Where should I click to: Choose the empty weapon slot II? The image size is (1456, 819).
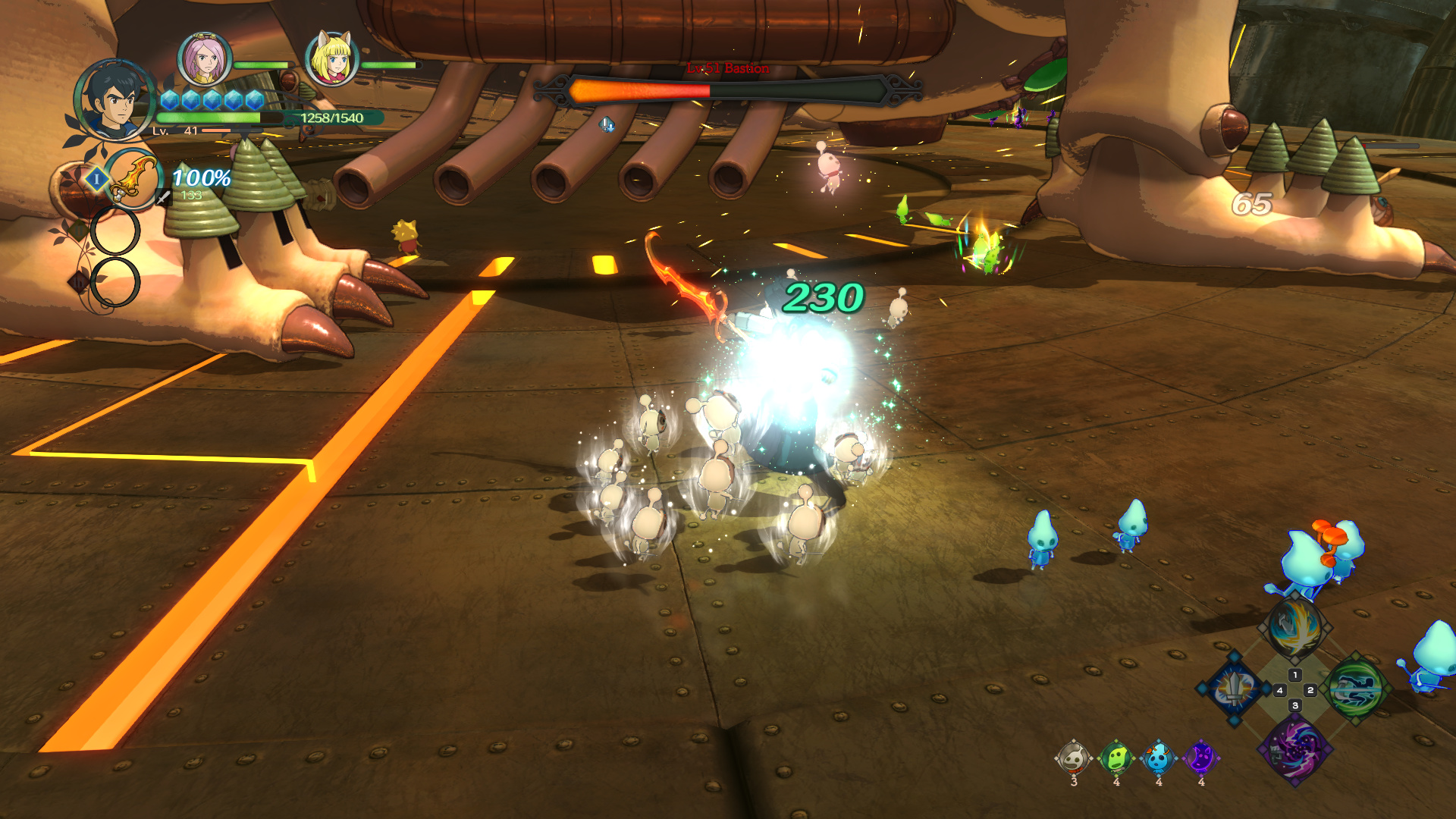point(115,231)
